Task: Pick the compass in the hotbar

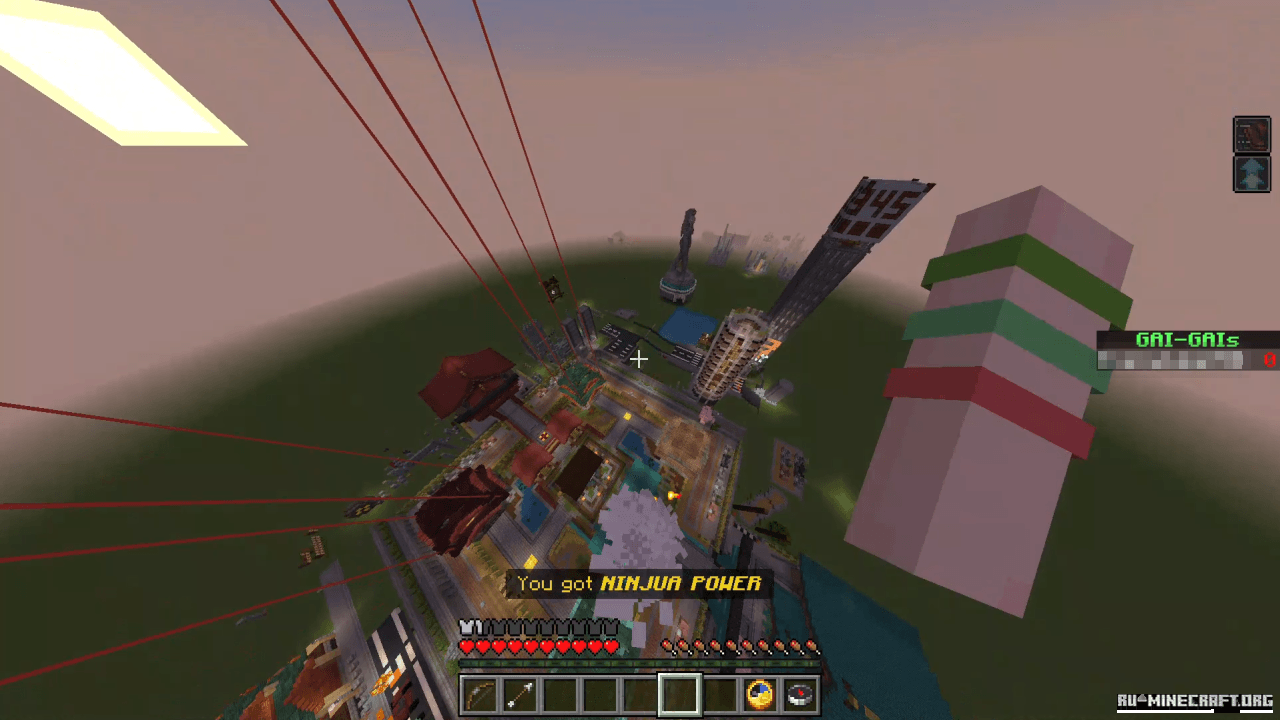Action: [800, 695]
